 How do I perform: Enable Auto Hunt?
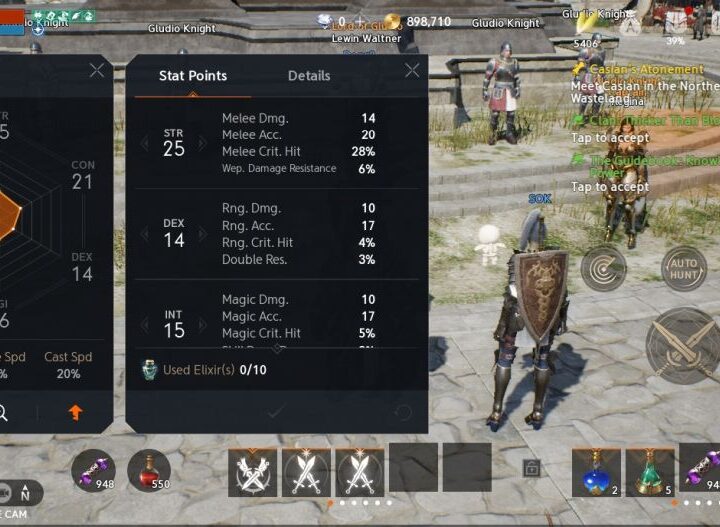click(x=684, y=268)
